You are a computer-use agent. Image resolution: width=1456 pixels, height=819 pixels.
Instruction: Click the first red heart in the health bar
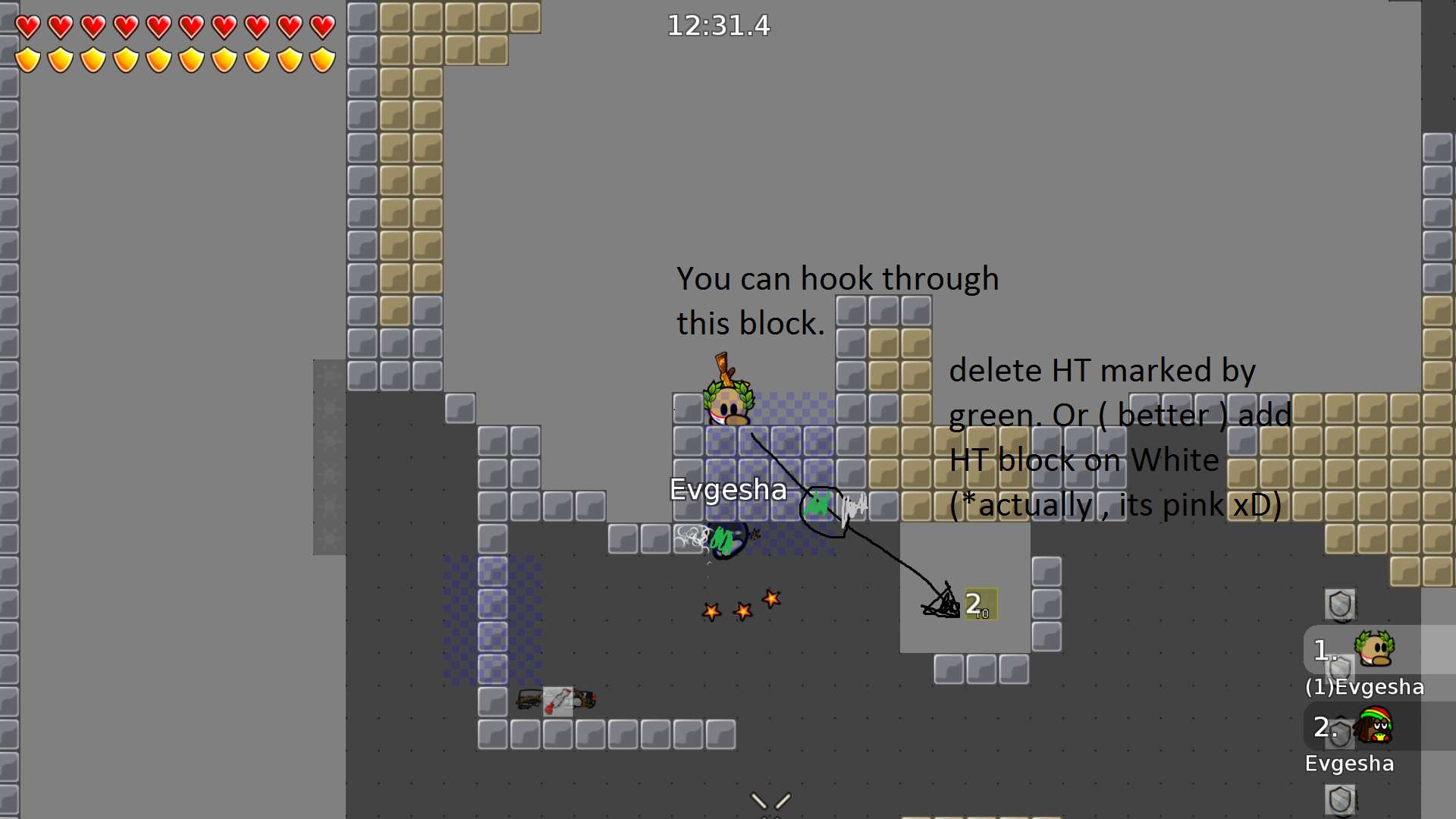pyautogui.click(x=27, y=25)
